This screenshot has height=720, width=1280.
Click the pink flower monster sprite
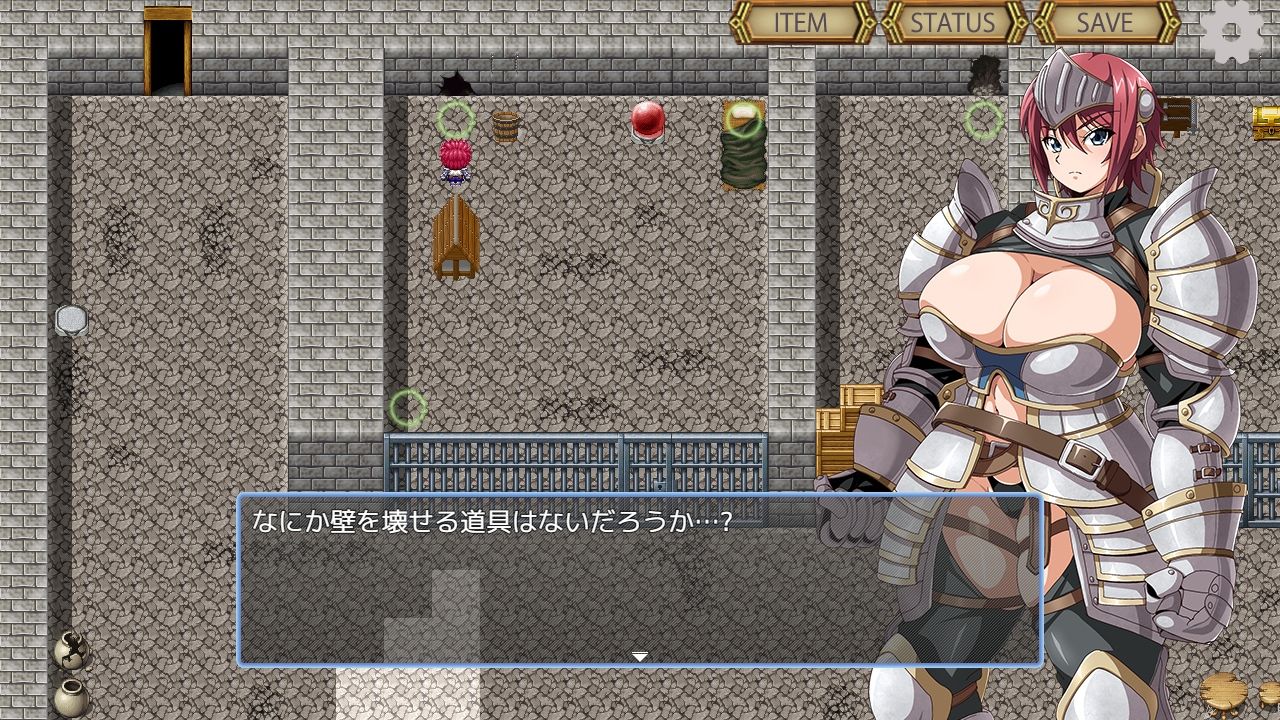click(455, 163)
